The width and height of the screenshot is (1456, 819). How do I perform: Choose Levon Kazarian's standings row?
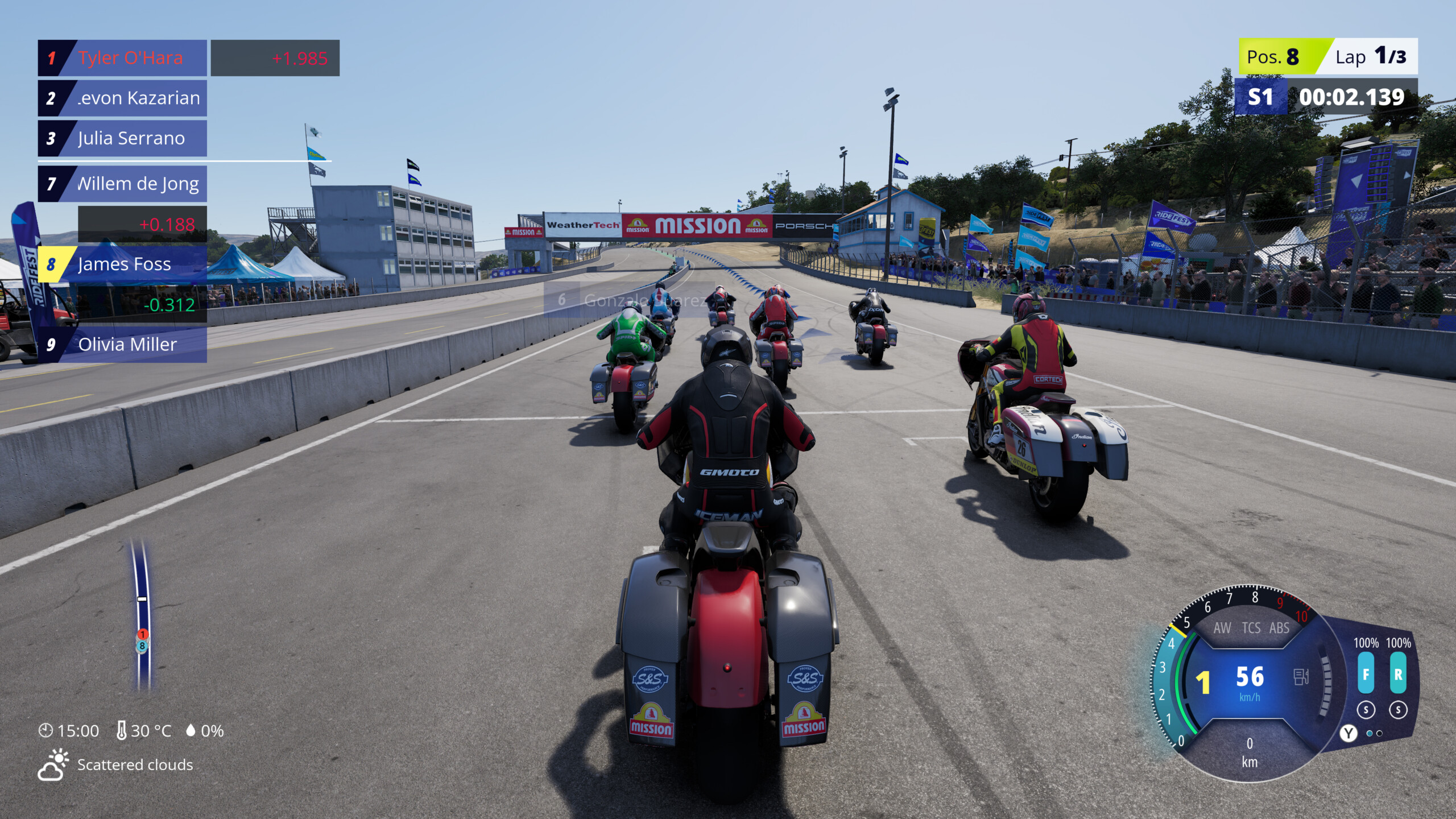pos(122,98)
